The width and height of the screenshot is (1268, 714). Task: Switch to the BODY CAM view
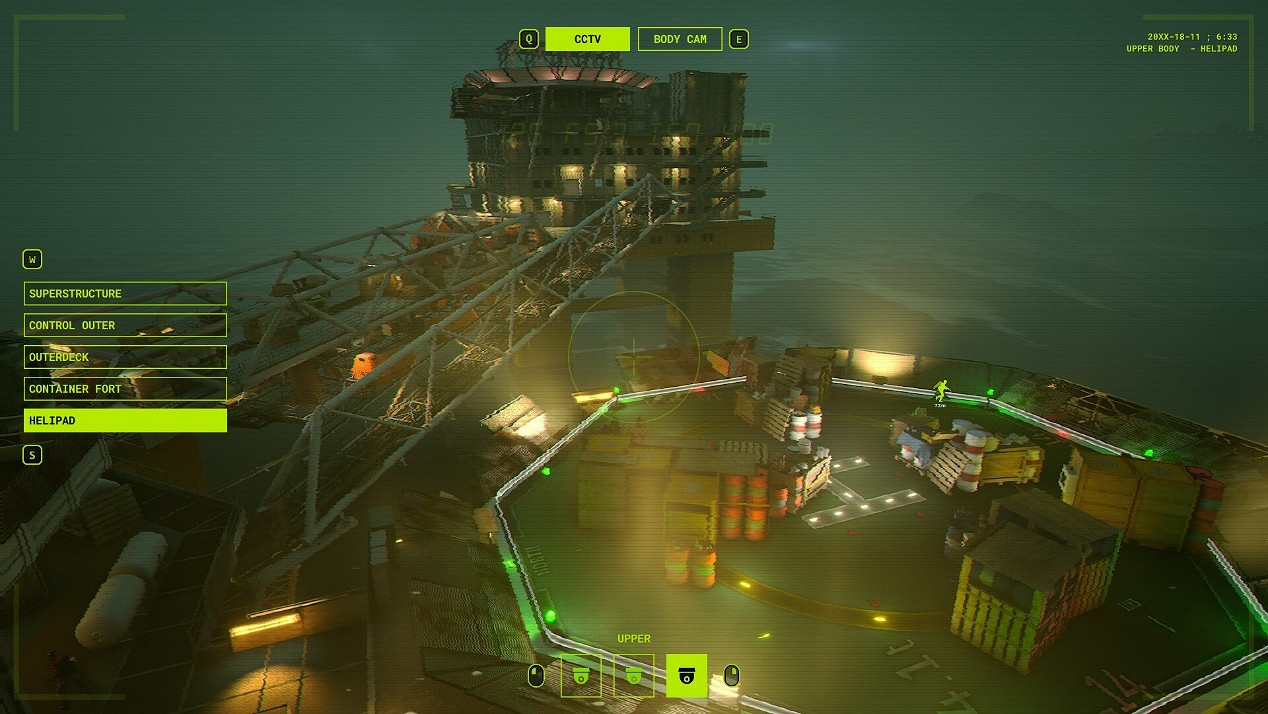click(680, 39)
